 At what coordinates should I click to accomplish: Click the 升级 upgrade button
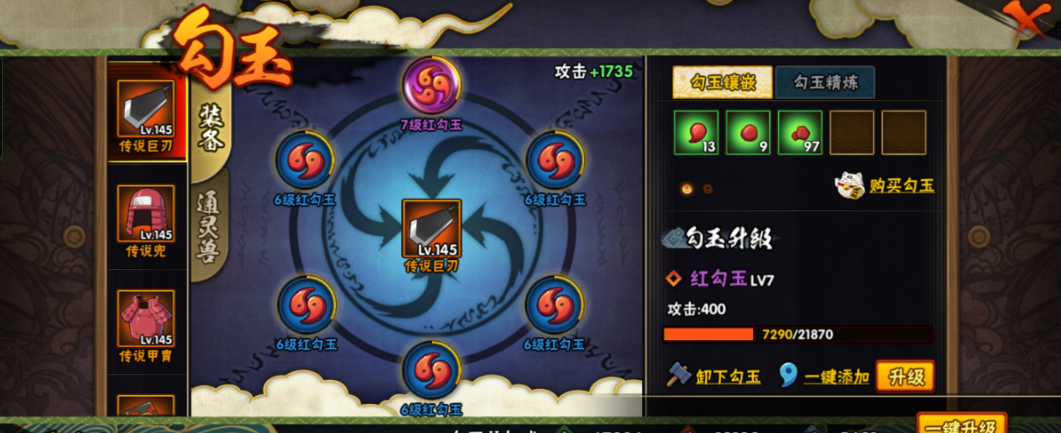tap(905, 376)
